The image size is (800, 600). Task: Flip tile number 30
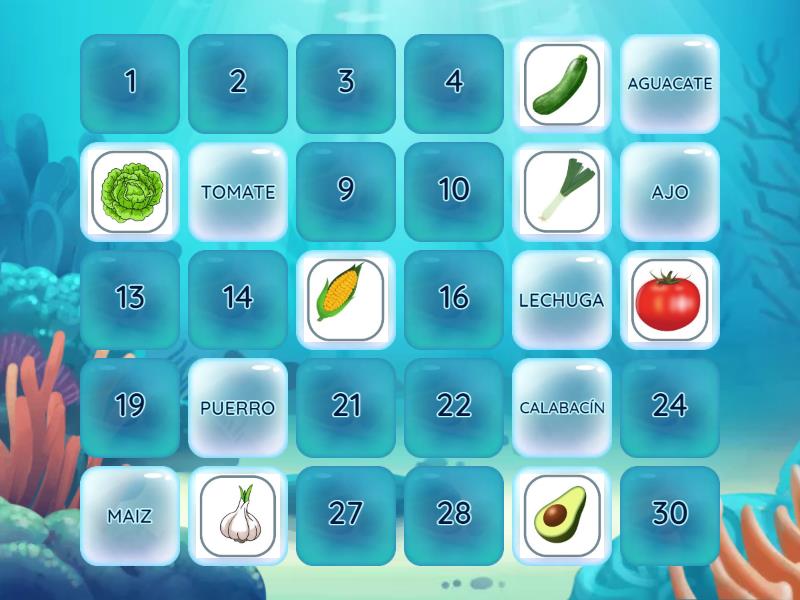[x=670, y=515]
